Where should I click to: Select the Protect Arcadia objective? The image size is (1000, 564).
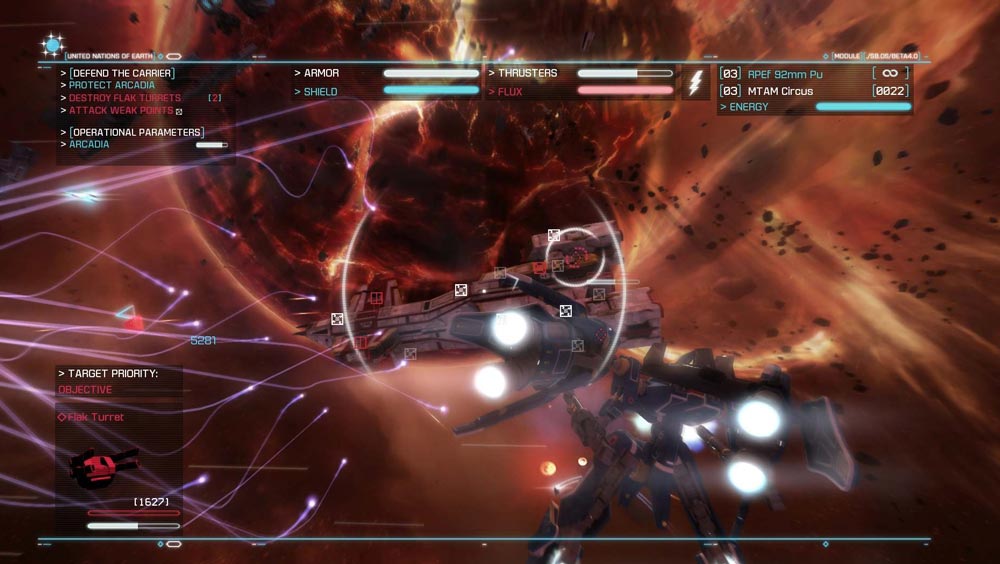(x=112, y=86)
